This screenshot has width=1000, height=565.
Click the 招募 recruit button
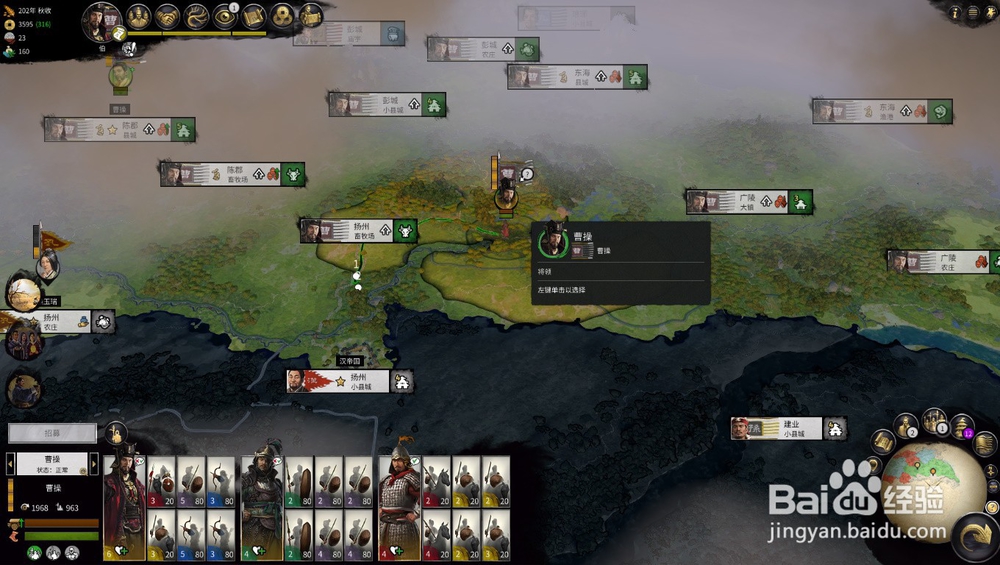point(53,433)
